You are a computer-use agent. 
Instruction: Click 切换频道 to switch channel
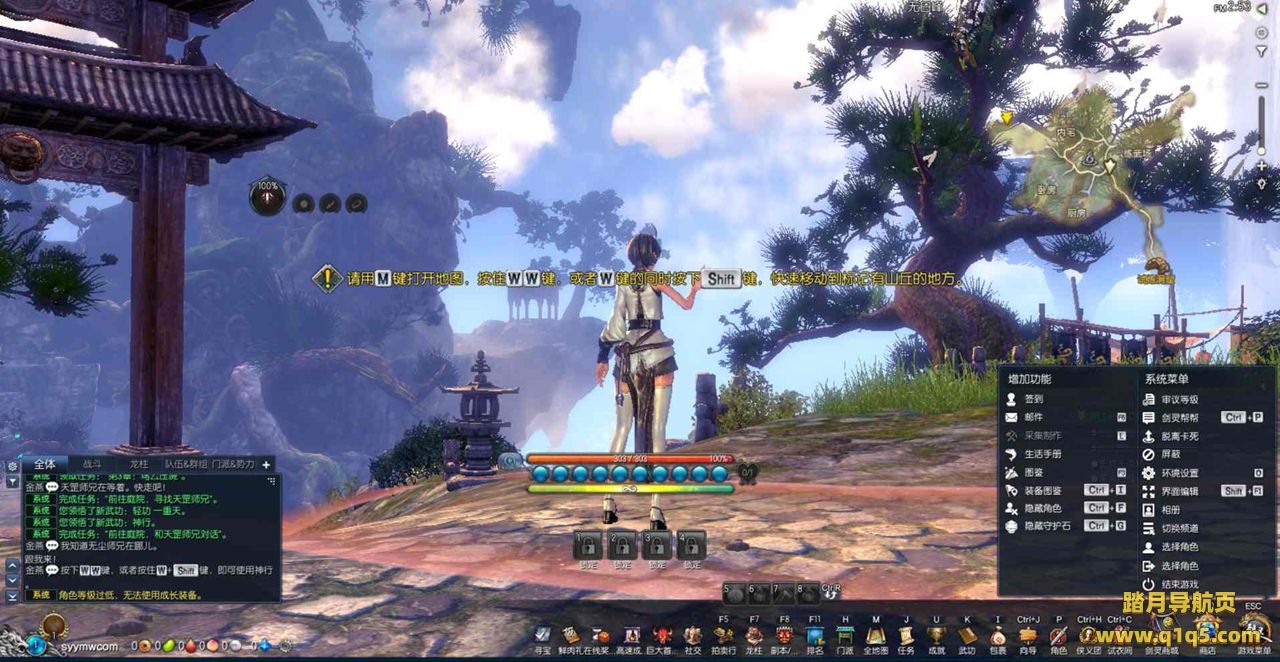click(1179, 528)
